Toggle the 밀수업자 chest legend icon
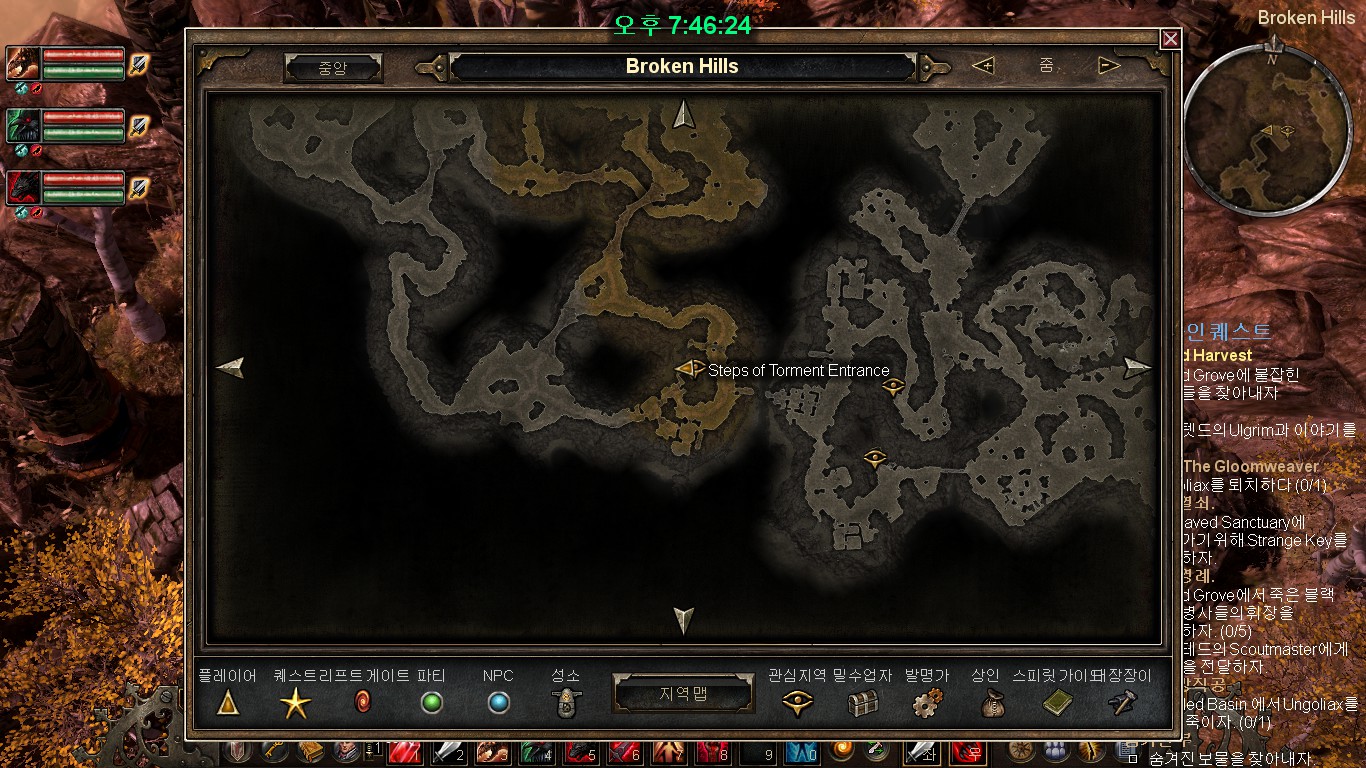Image resolution: width=1366 pixels, height=768 pixels. [862, 704]
